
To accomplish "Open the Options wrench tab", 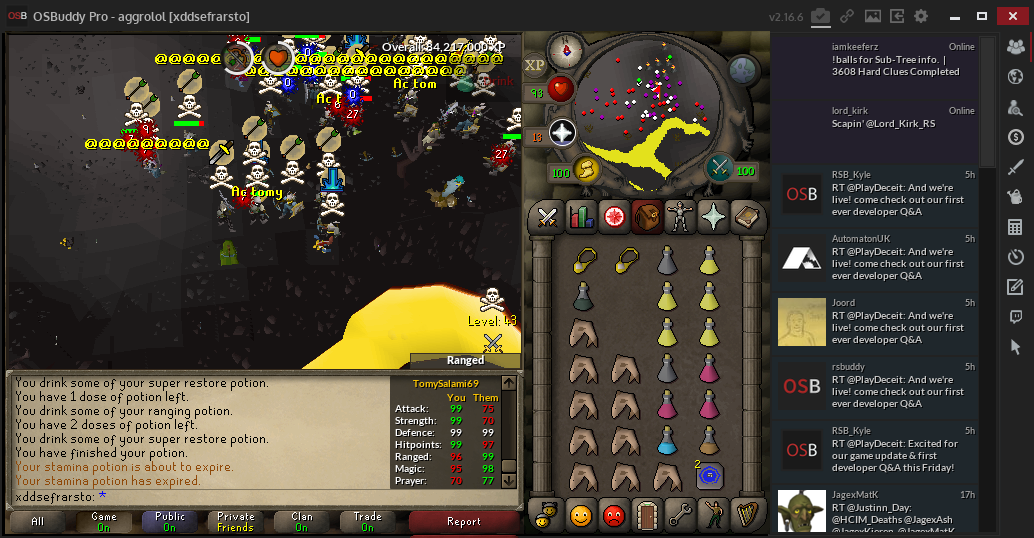I will point(680,516).
